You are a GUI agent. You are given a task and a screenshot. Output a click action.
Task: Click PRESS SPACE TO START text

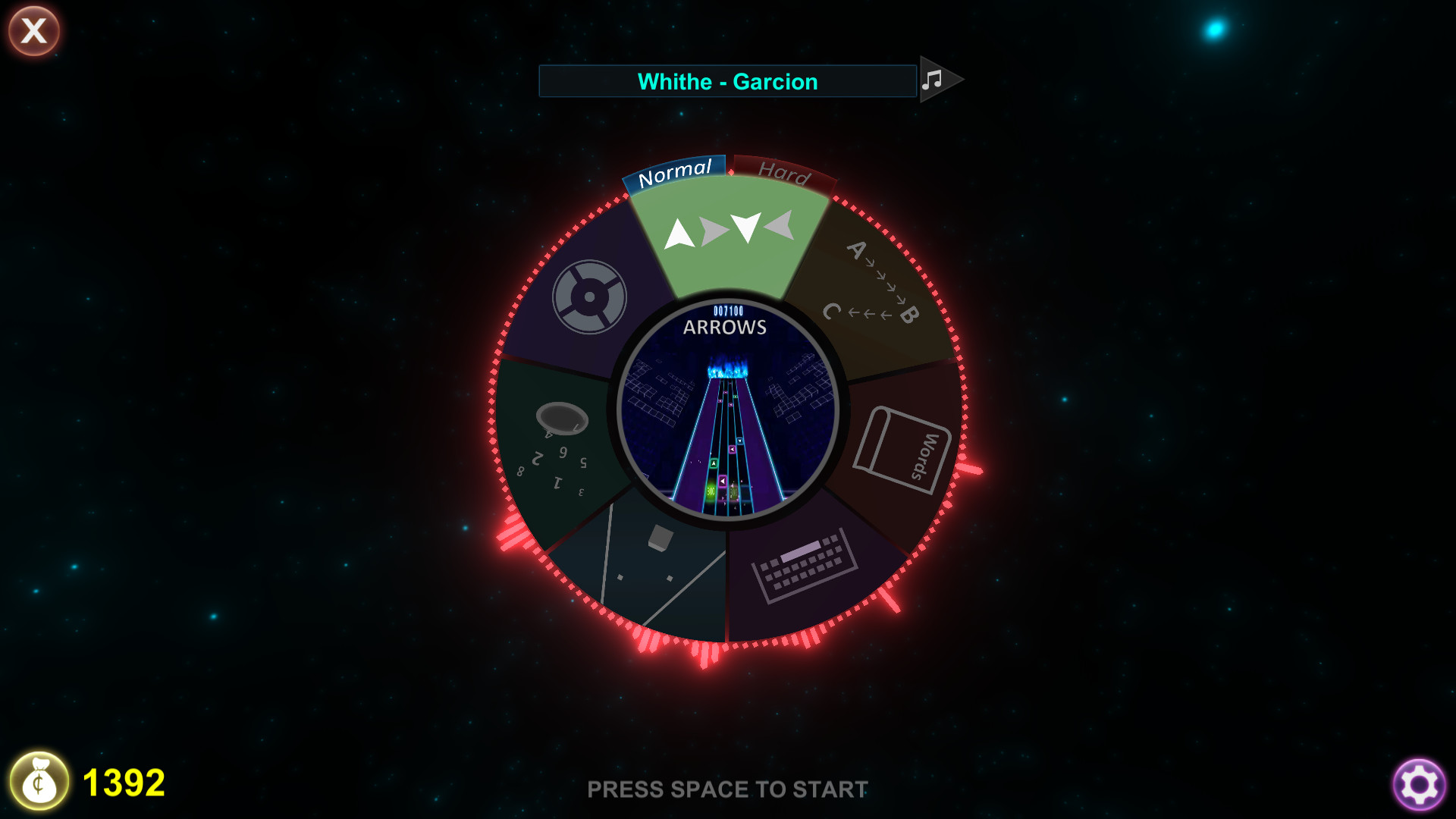[727, 789]
